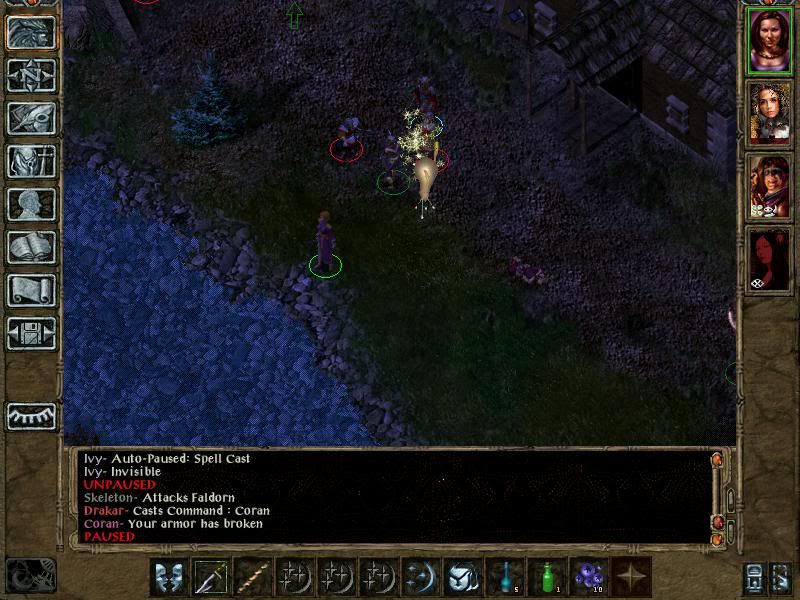800x600 pixels.
Task: Select the green-bordered top character portrait
Action: pyautogui.click(x=768, y=41)
